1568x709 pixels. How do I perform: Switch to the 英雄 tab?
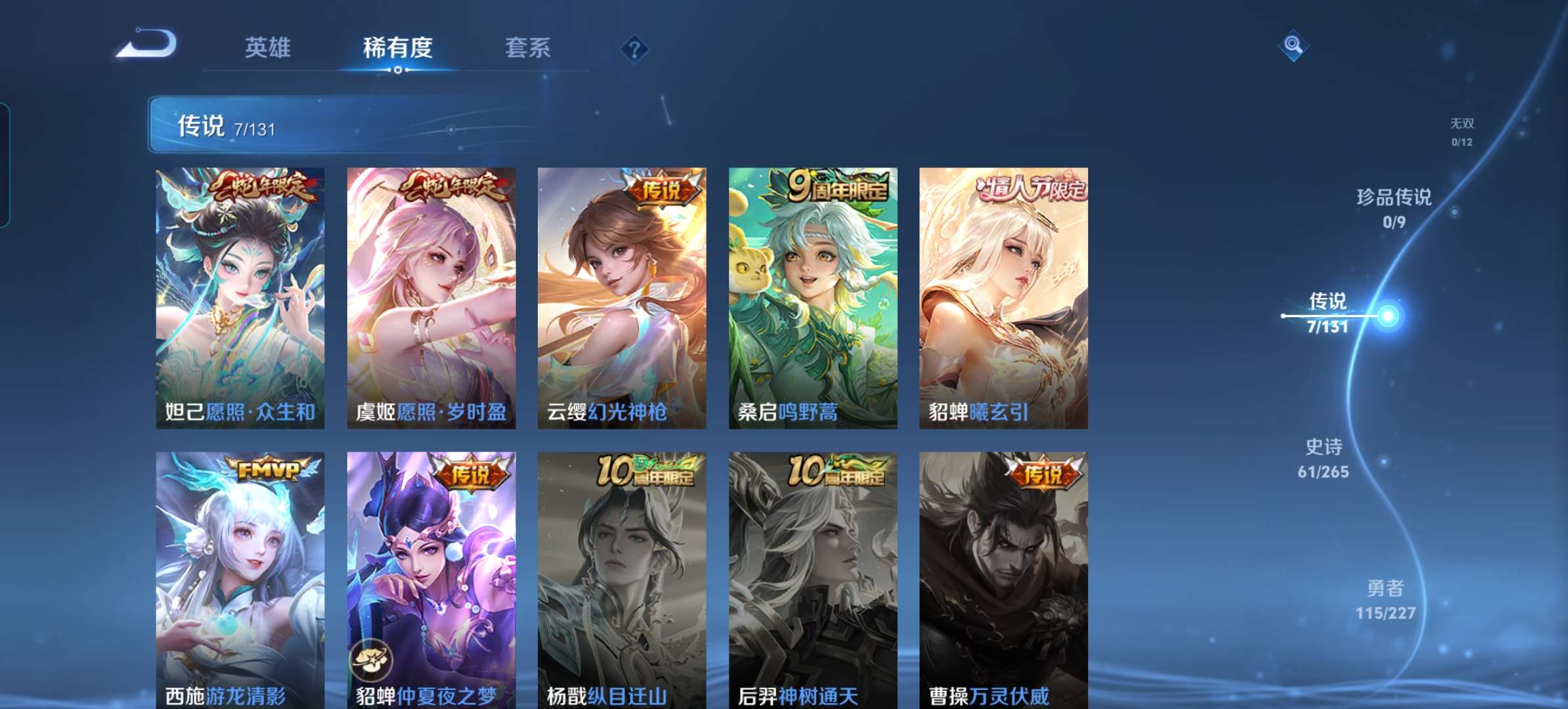tap(267, 48)
